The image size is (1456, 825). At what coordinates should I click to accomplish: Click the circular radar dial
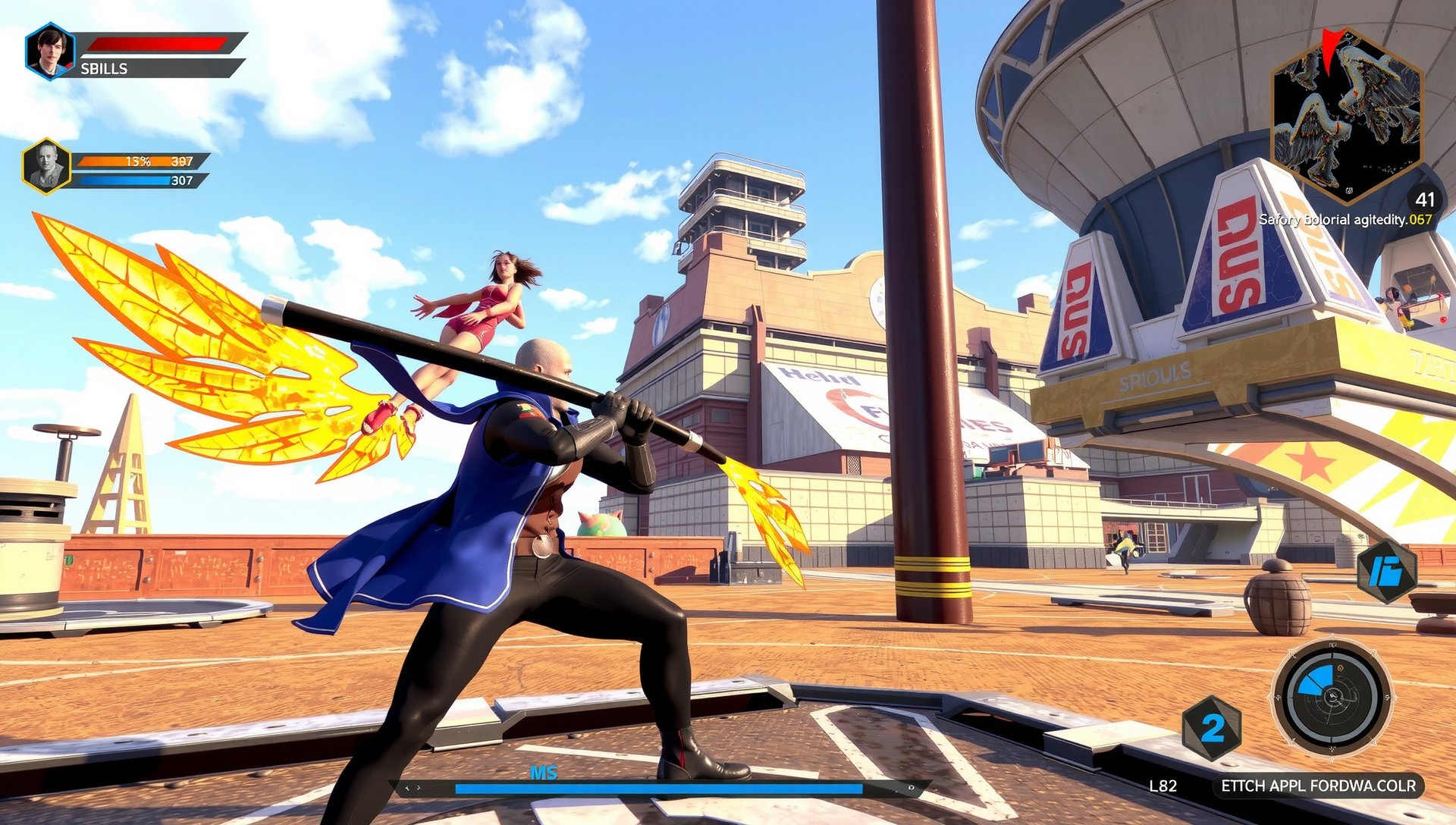(x=1332, y=697)
